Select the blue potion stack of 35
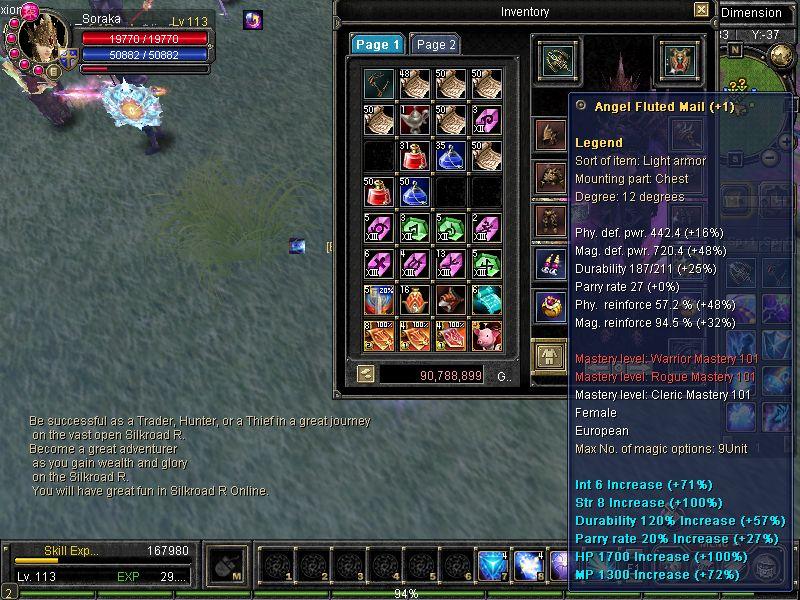The width and height of the screenshot is (800, 600). pos(451,156)
